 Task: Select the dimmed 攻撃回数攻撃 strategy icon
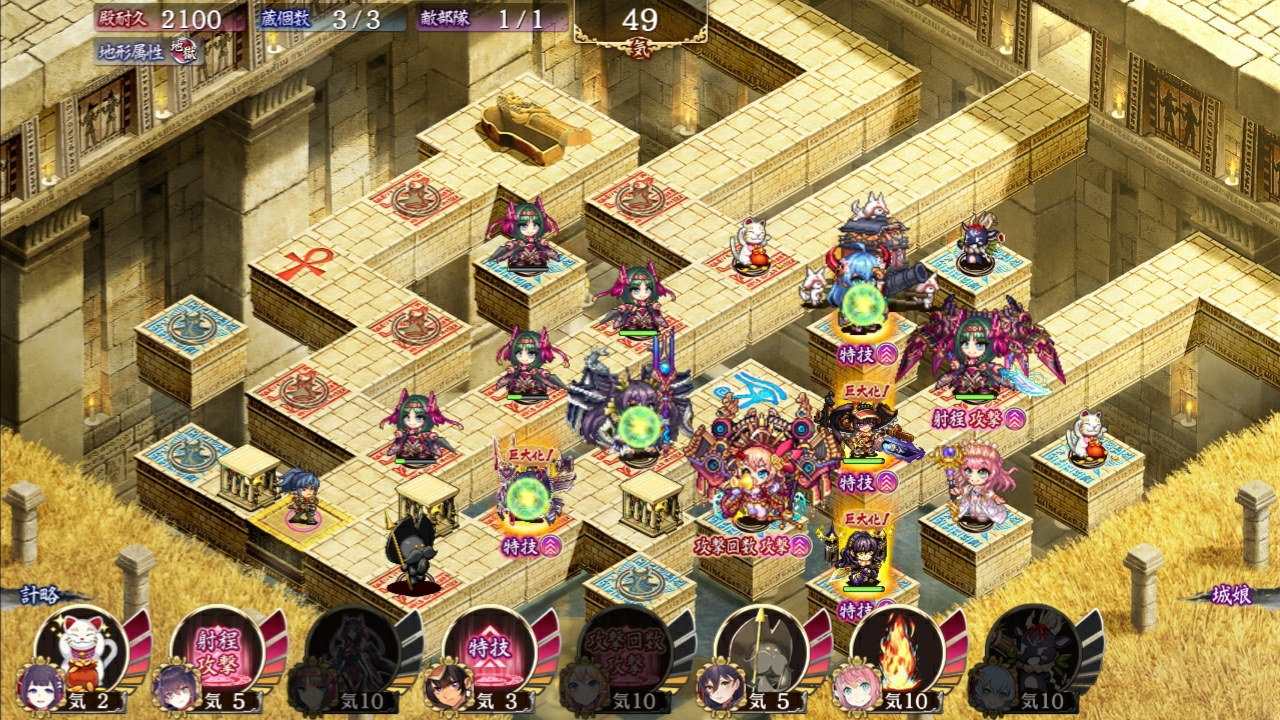[x=626, y=650]
